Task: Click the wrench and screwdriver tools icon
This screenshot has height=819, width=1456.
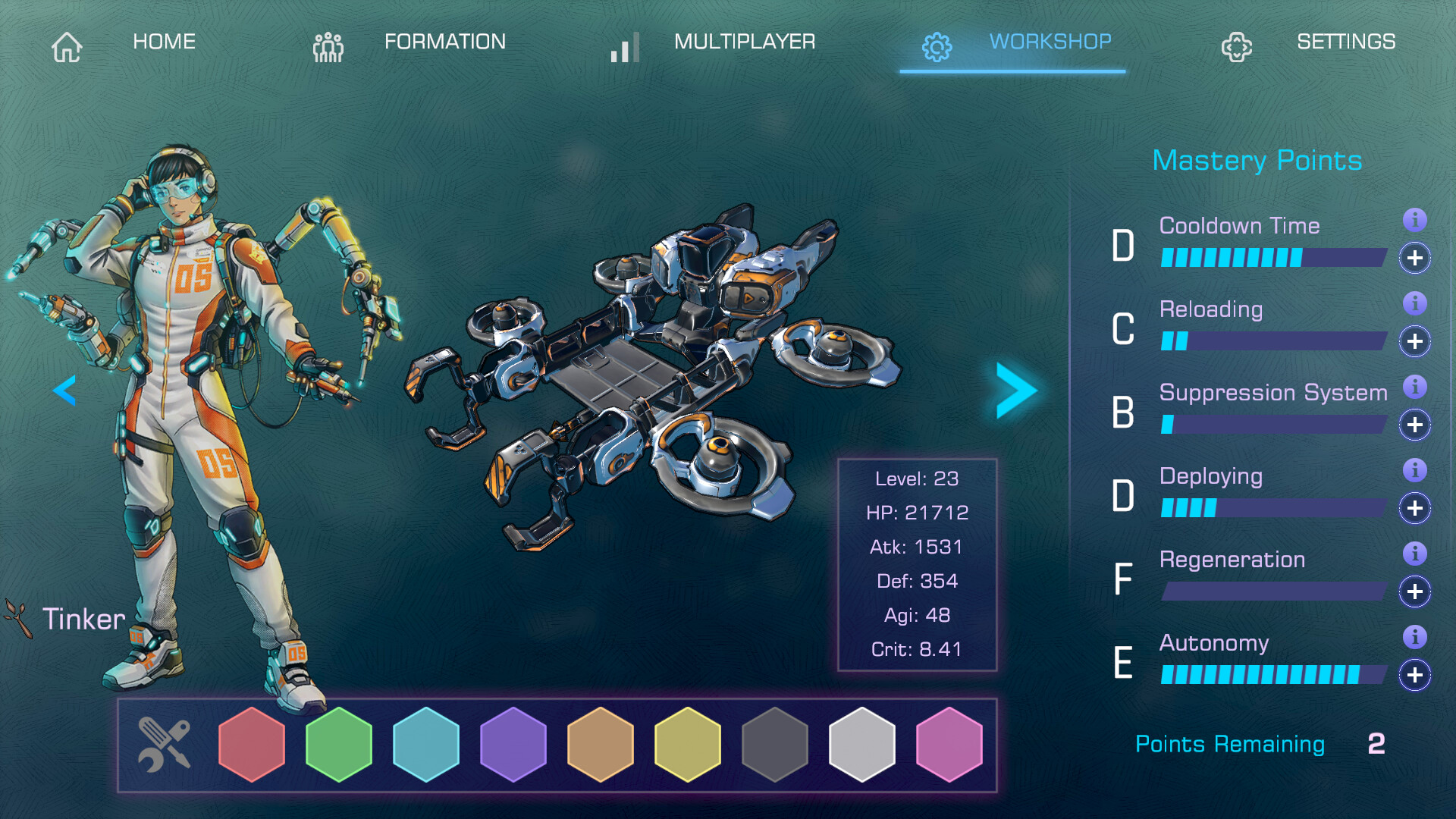Action: (164, 745)
